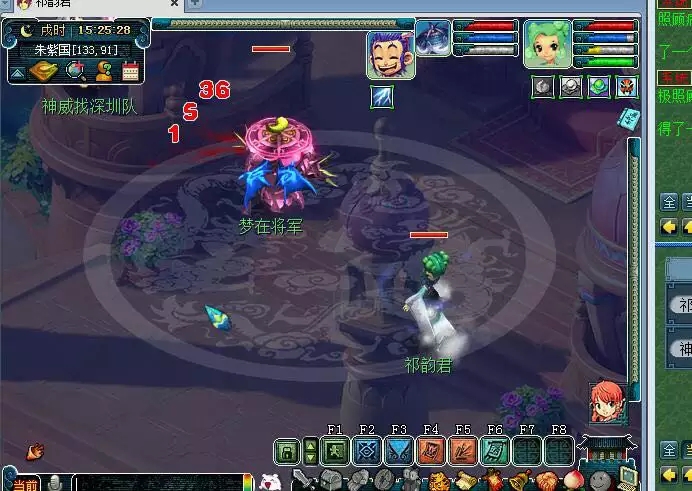This screenshot has width=692, height=491.
Task: Activate the F1 hotbar skill
Action: coord(334,451)
